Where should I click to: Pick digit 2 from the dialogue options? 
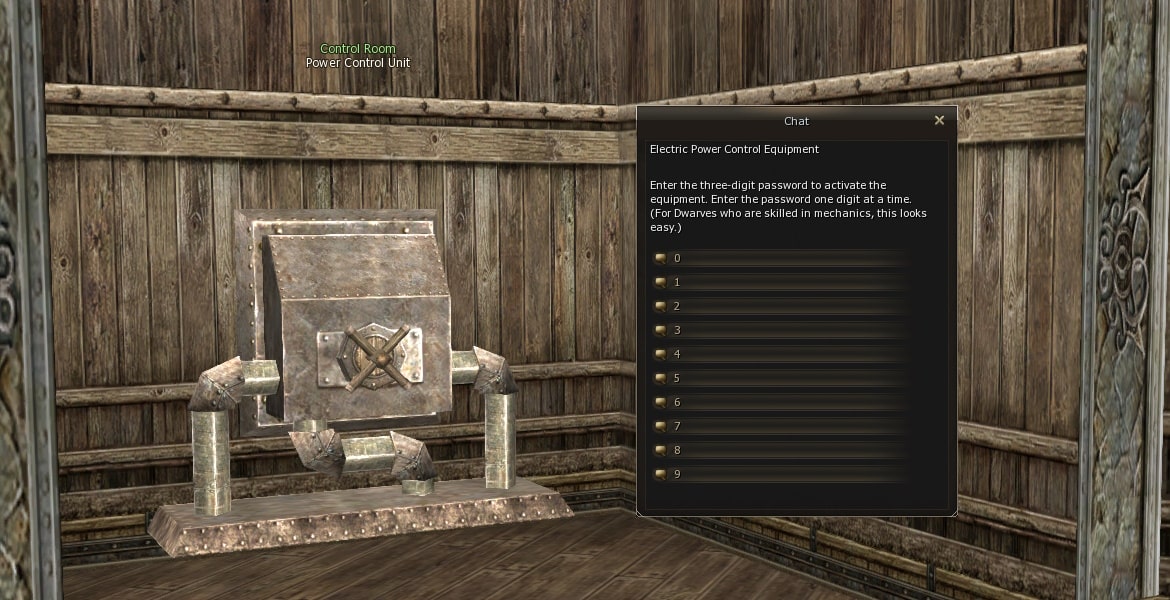click(677, 306)
